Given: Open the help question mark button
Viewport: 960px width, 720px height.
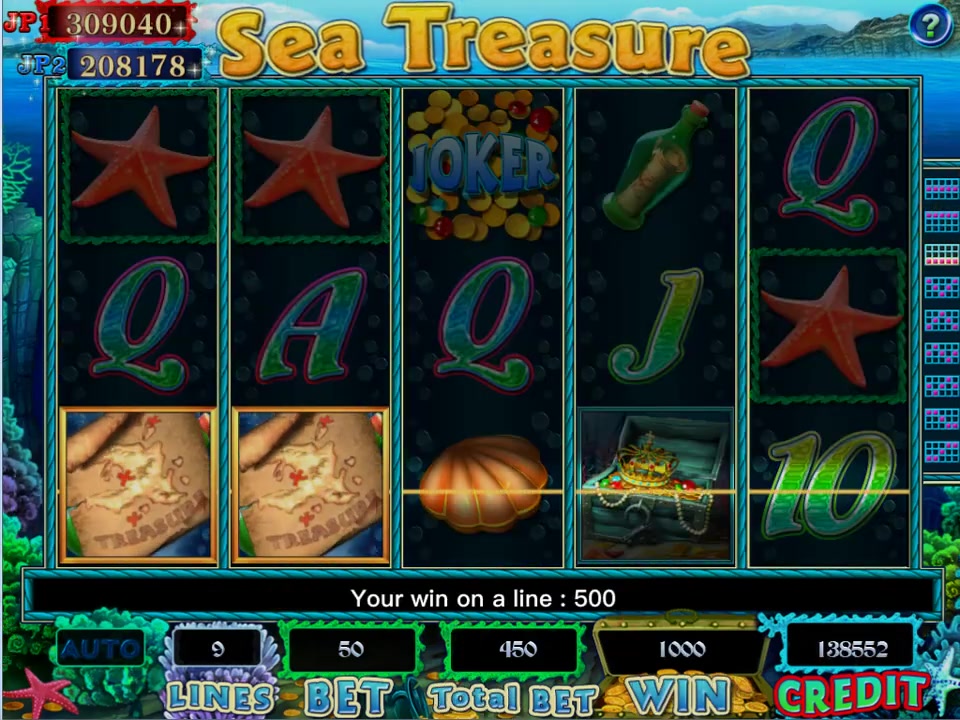Looking at the screenshot, I should tap(929, 25).
